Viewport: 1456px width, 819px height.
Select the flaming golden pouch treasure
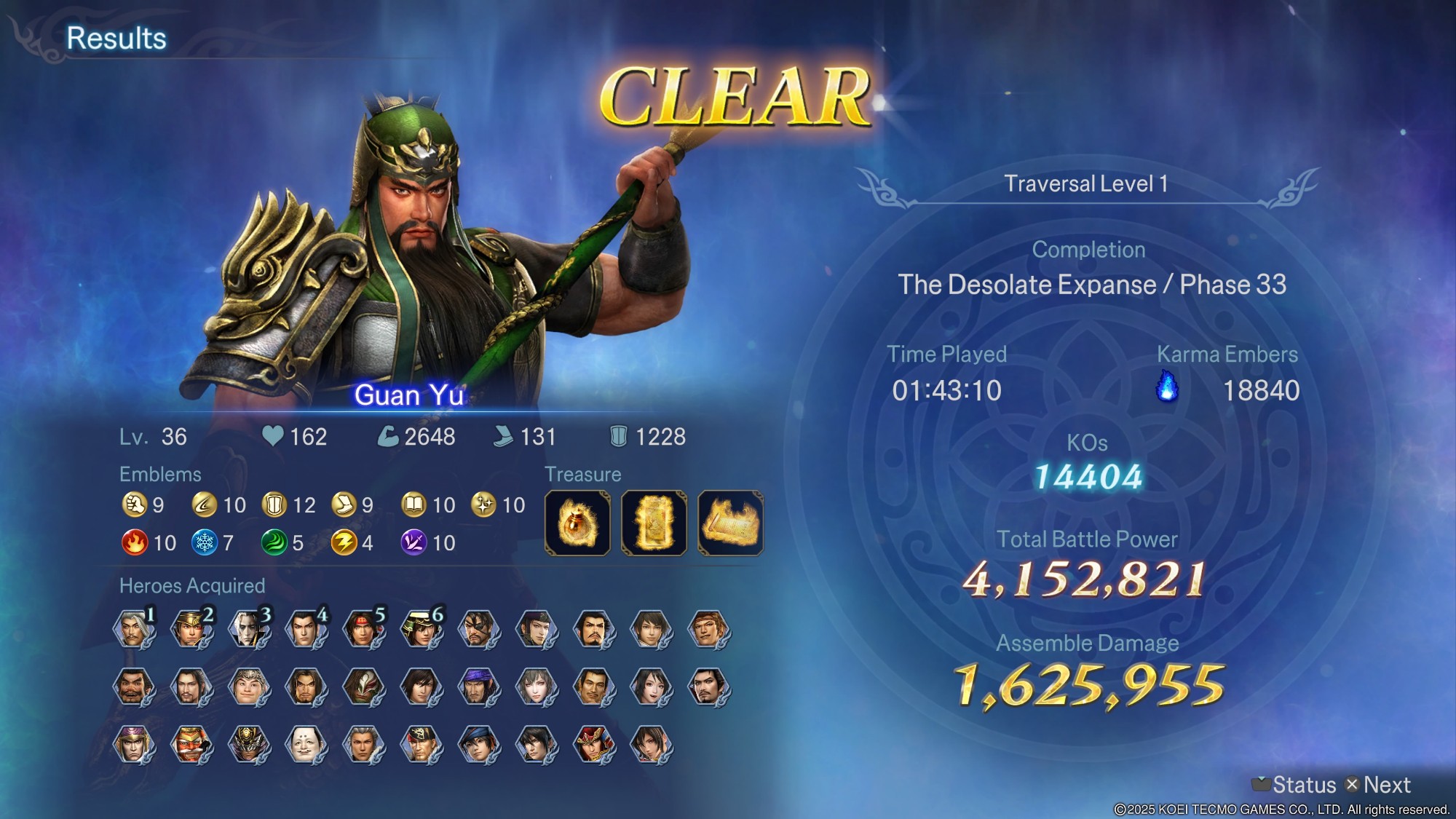coord(578,523)
